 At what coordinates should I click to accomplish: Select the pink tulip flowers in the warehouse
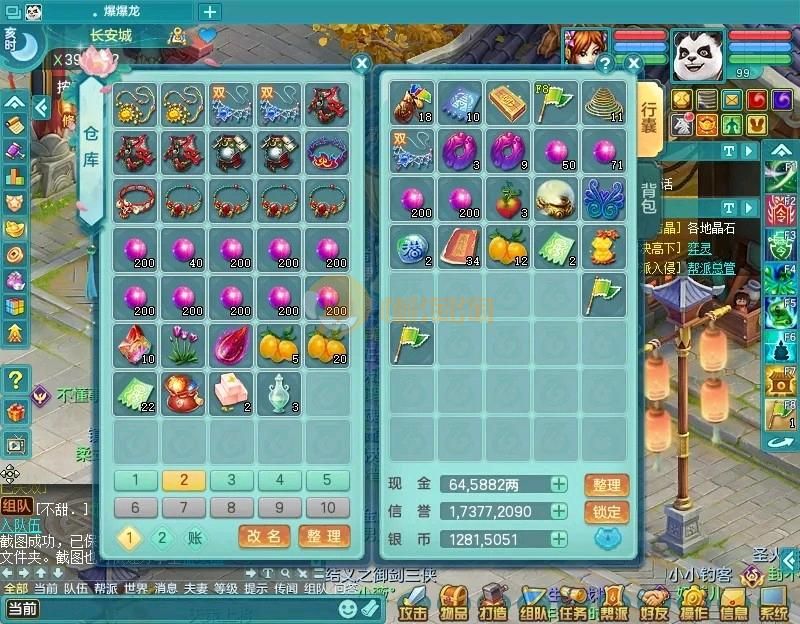tap(183, 345)
